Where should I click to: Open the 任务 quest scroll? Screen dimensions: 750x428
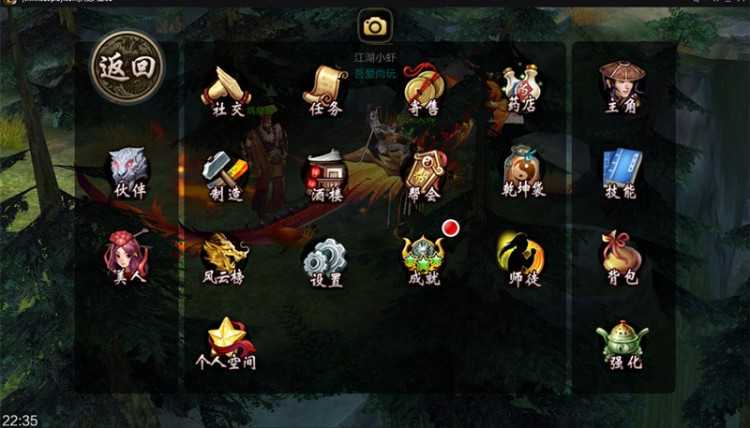point(325,90)
